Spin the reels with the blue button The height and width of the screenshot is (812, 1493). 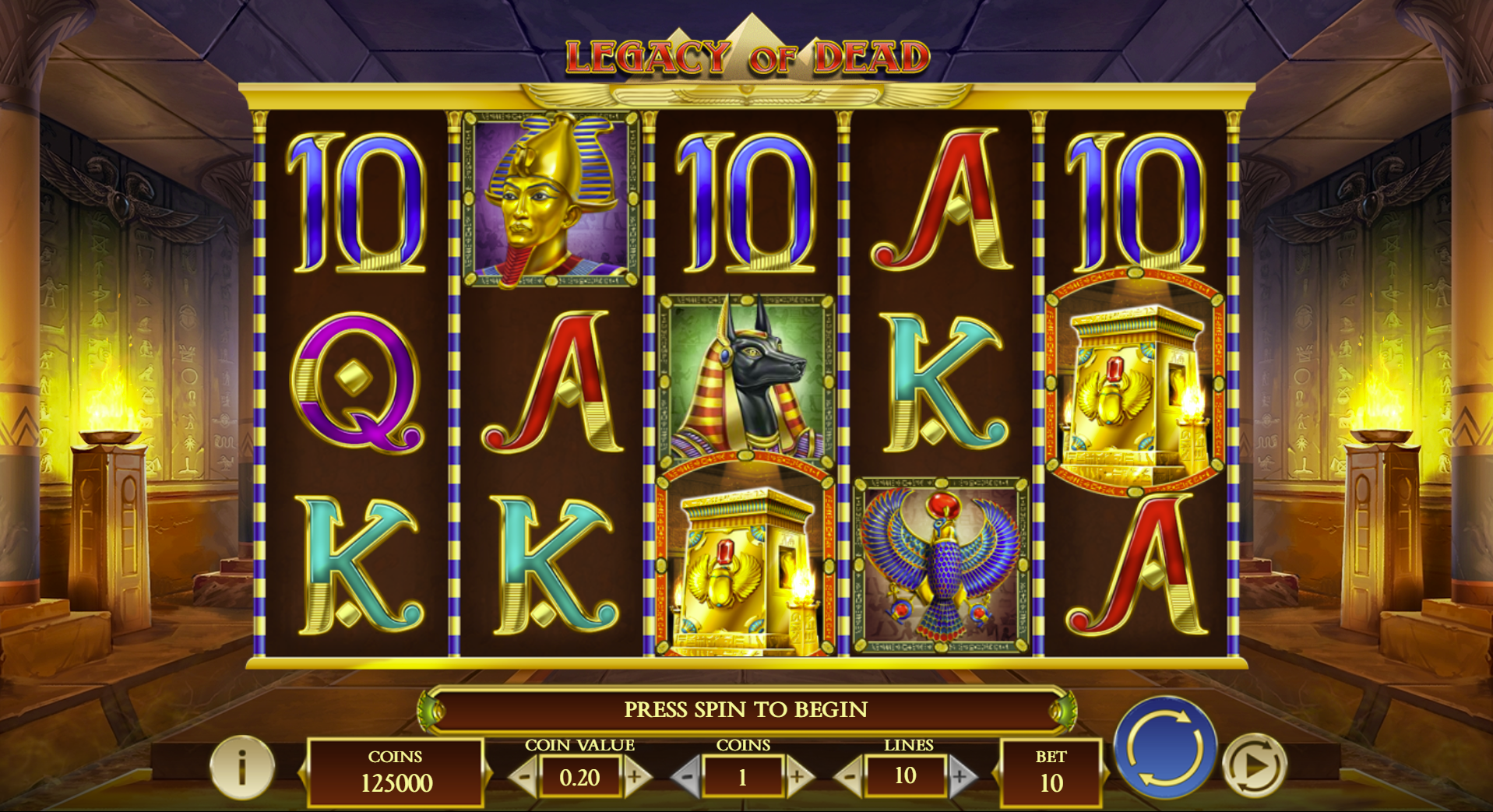[1164, 748]
